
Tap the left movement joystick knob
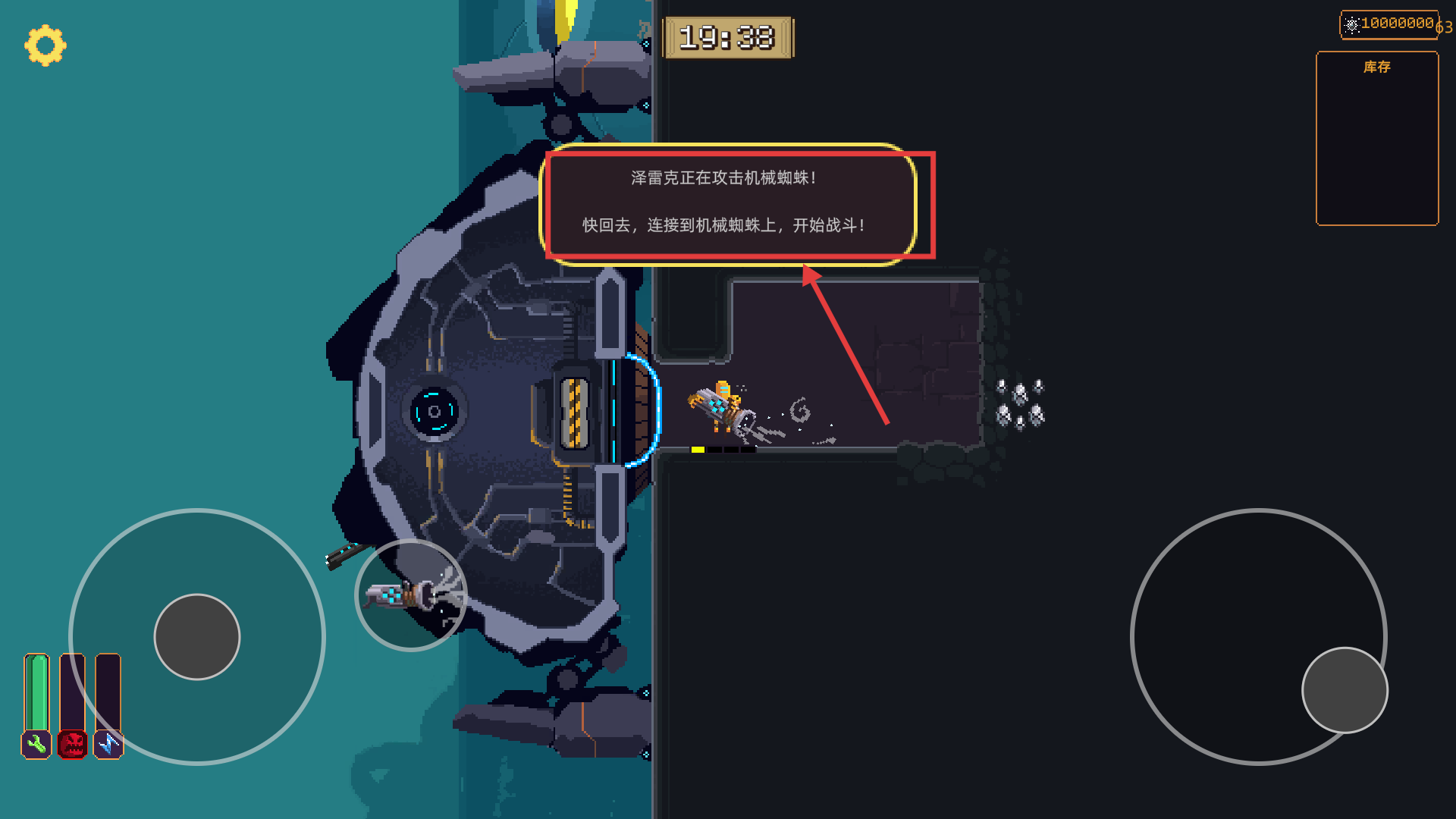tap(197, 637)
